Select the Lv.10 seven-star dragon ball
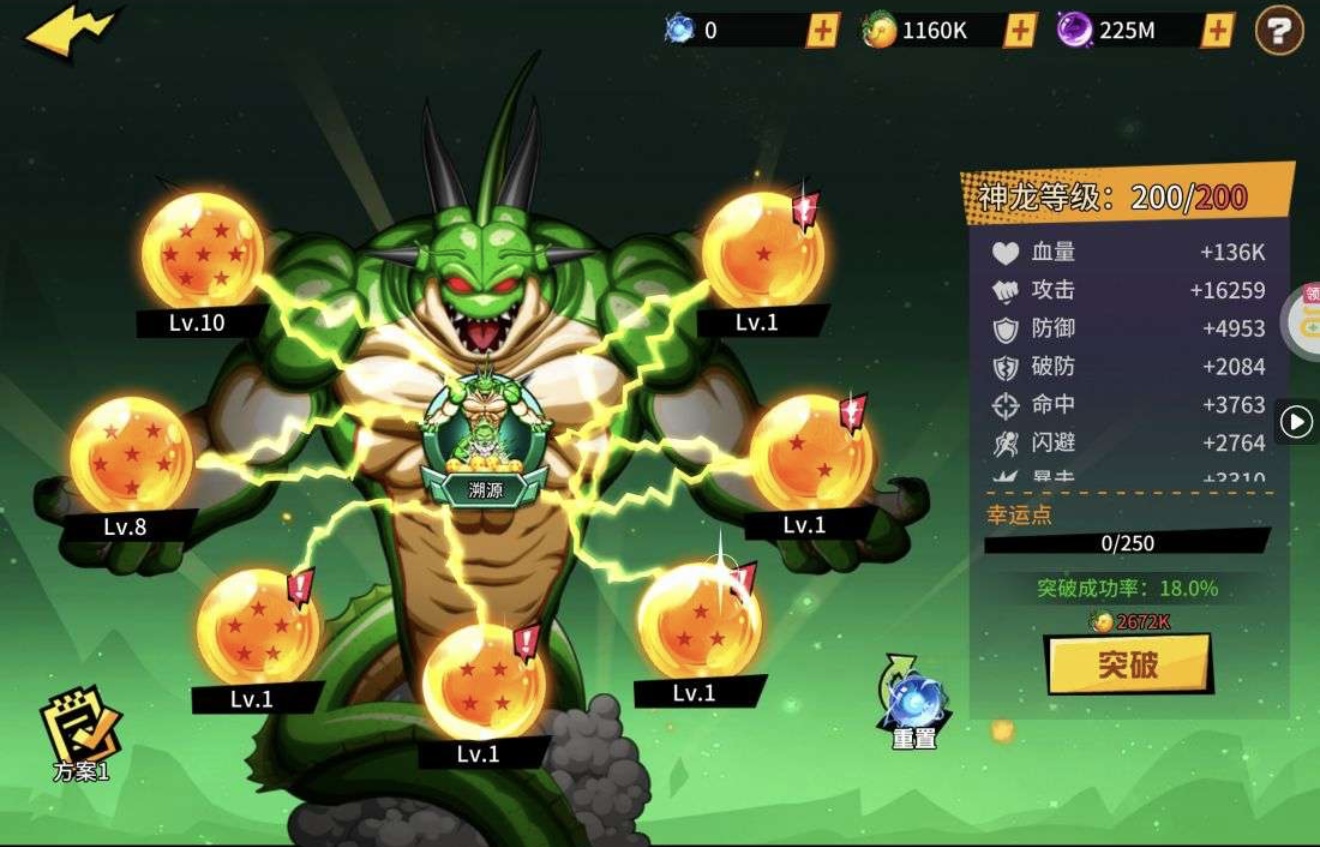This screenshot has width=1320, height=847. 203,250
